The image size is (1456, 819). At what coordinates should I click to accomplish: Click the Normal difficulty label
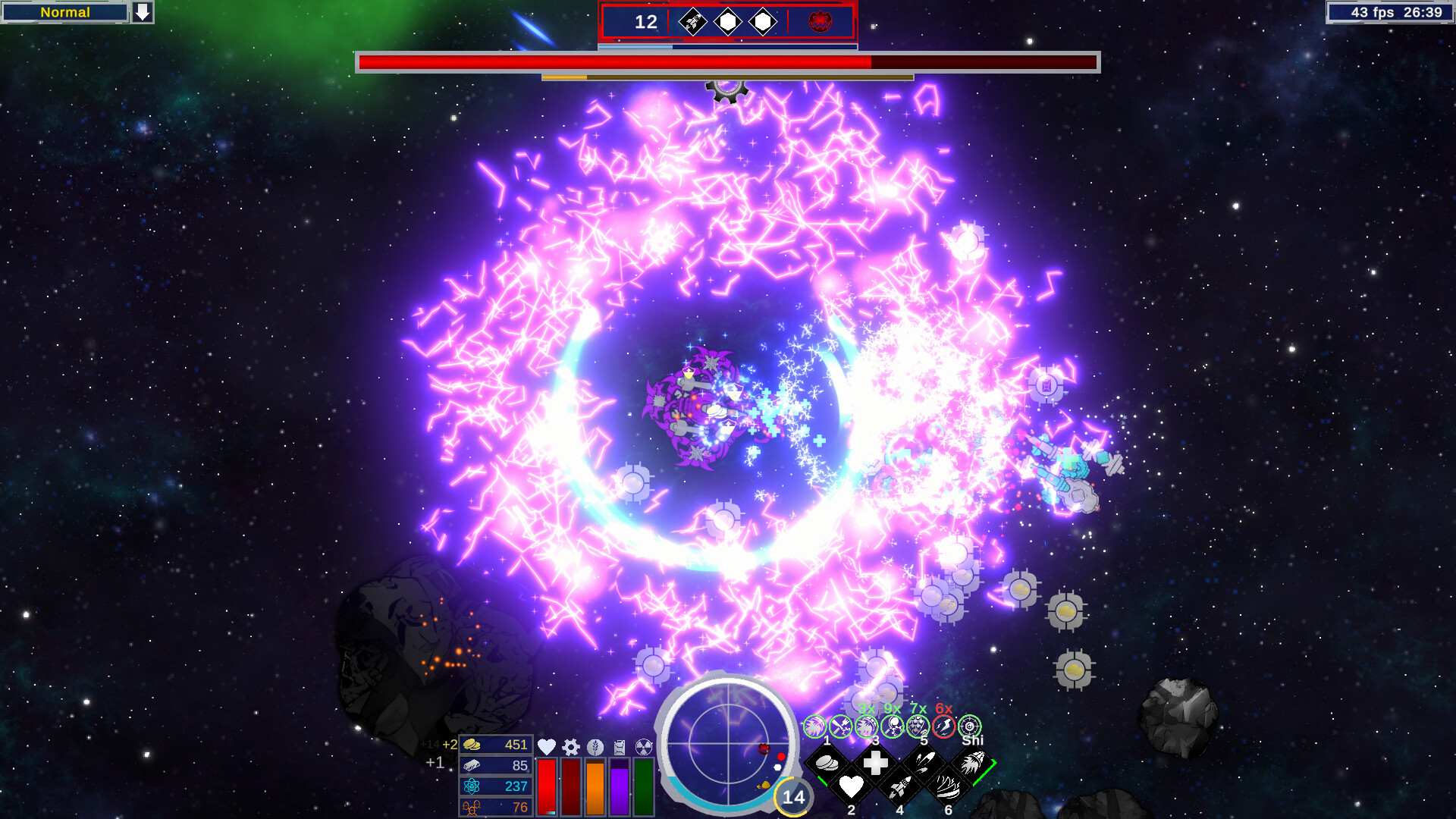[x=64, y=12]
